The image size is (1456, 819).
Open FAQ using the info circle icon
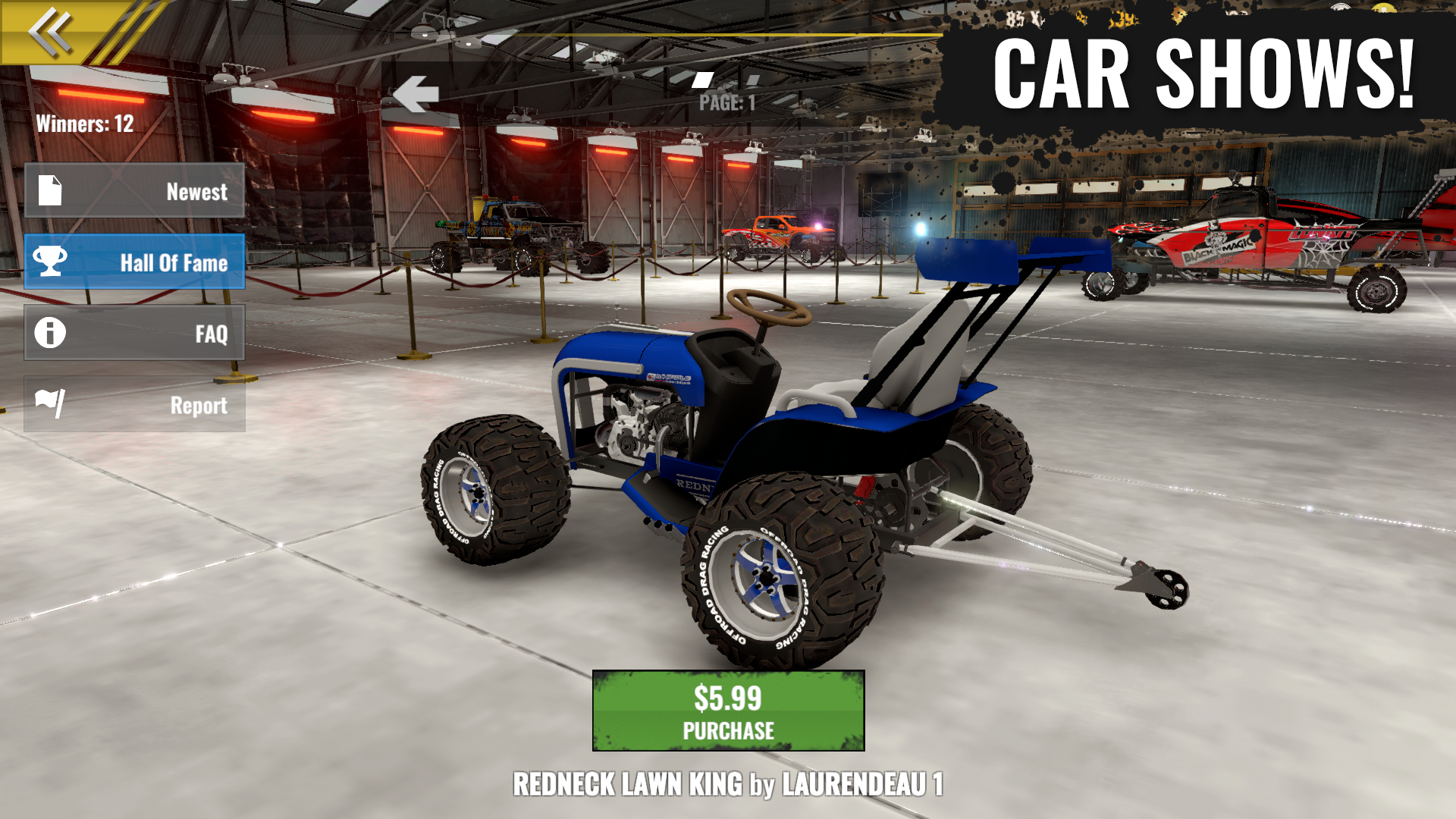click(49, 334)
